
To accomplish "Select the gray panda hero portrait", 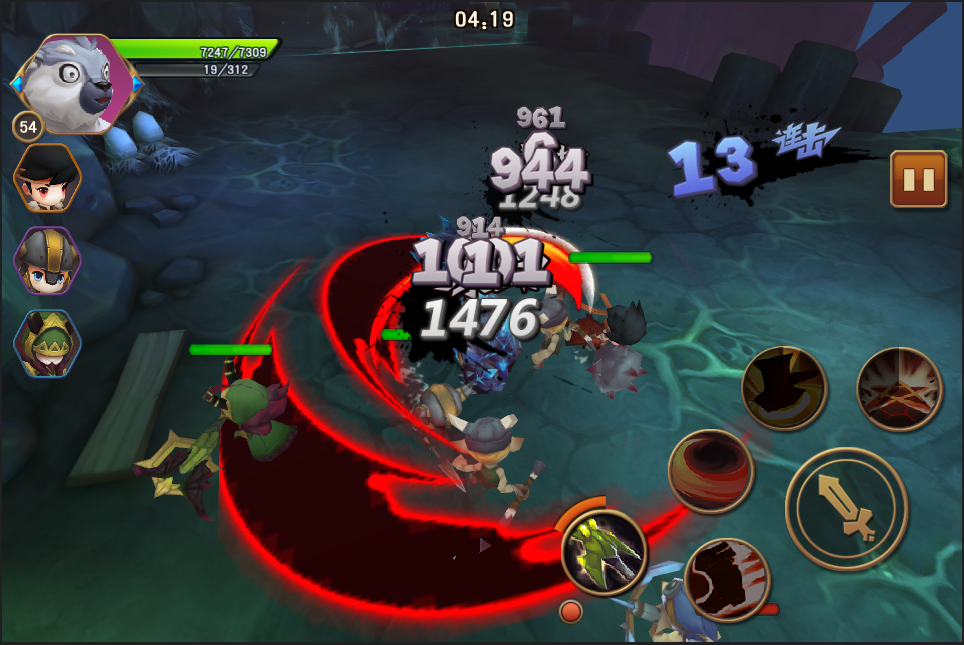I will (x=75, y=85).
